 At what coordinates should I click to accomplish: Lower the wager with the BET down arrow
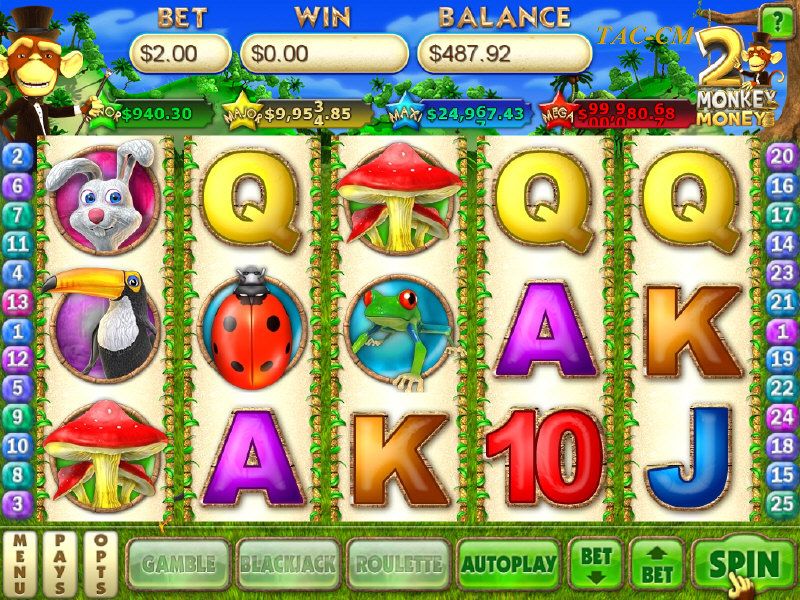(x=596, y=564)
